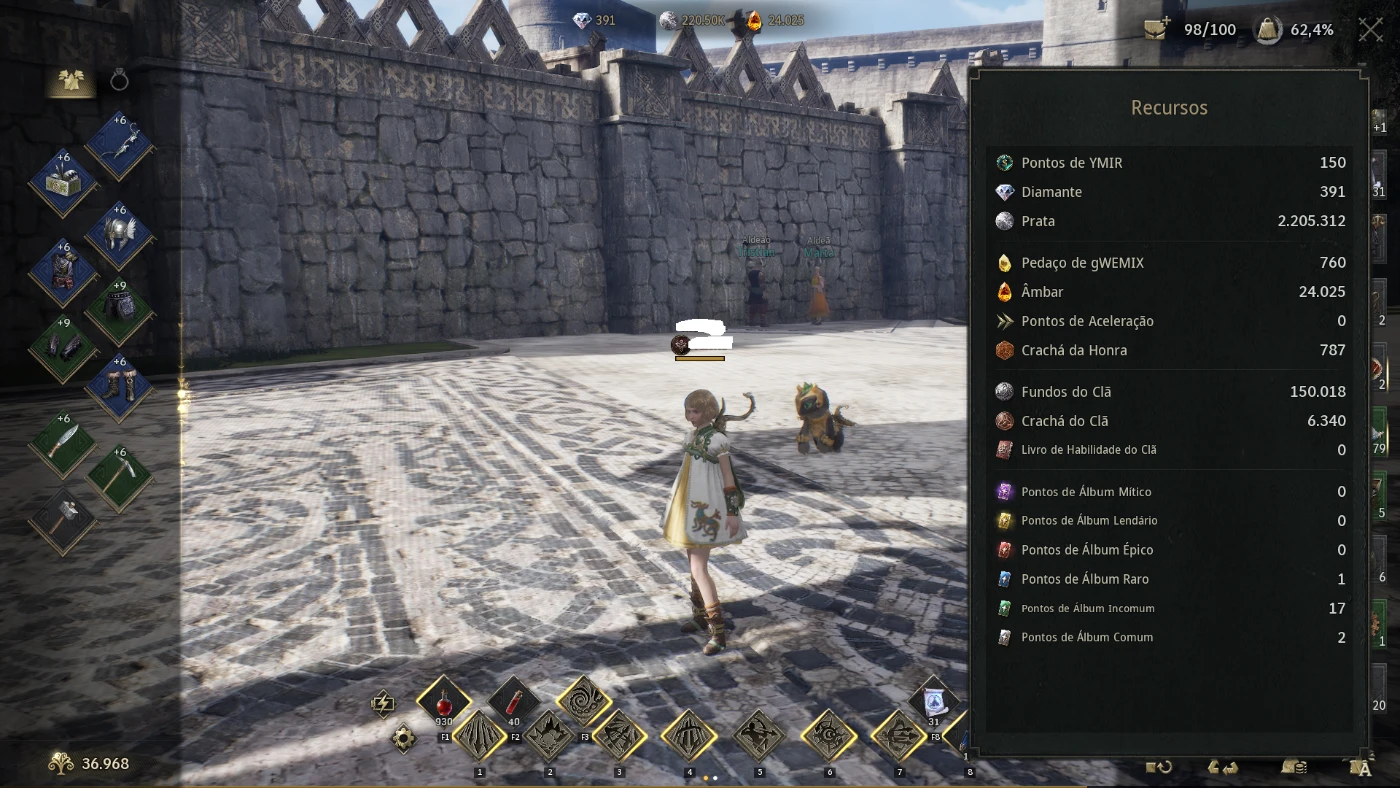Expand the bag slots 98/100 icon

pos(1157,30)
